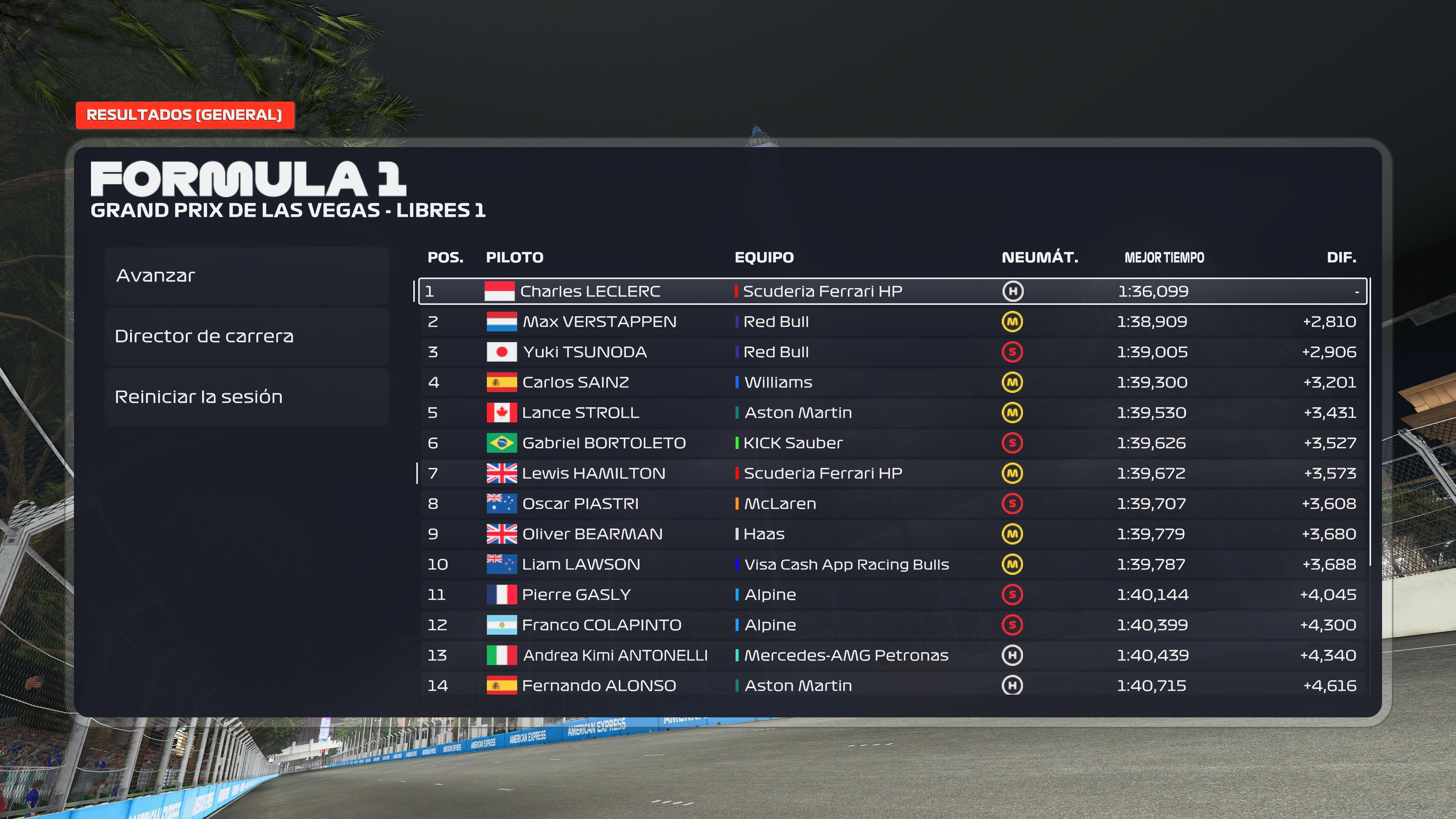Screen dimensions: 1456x819
Task: Select Charles Leclerc's result row
Action: pyautogui.click(x=892, y=291)
